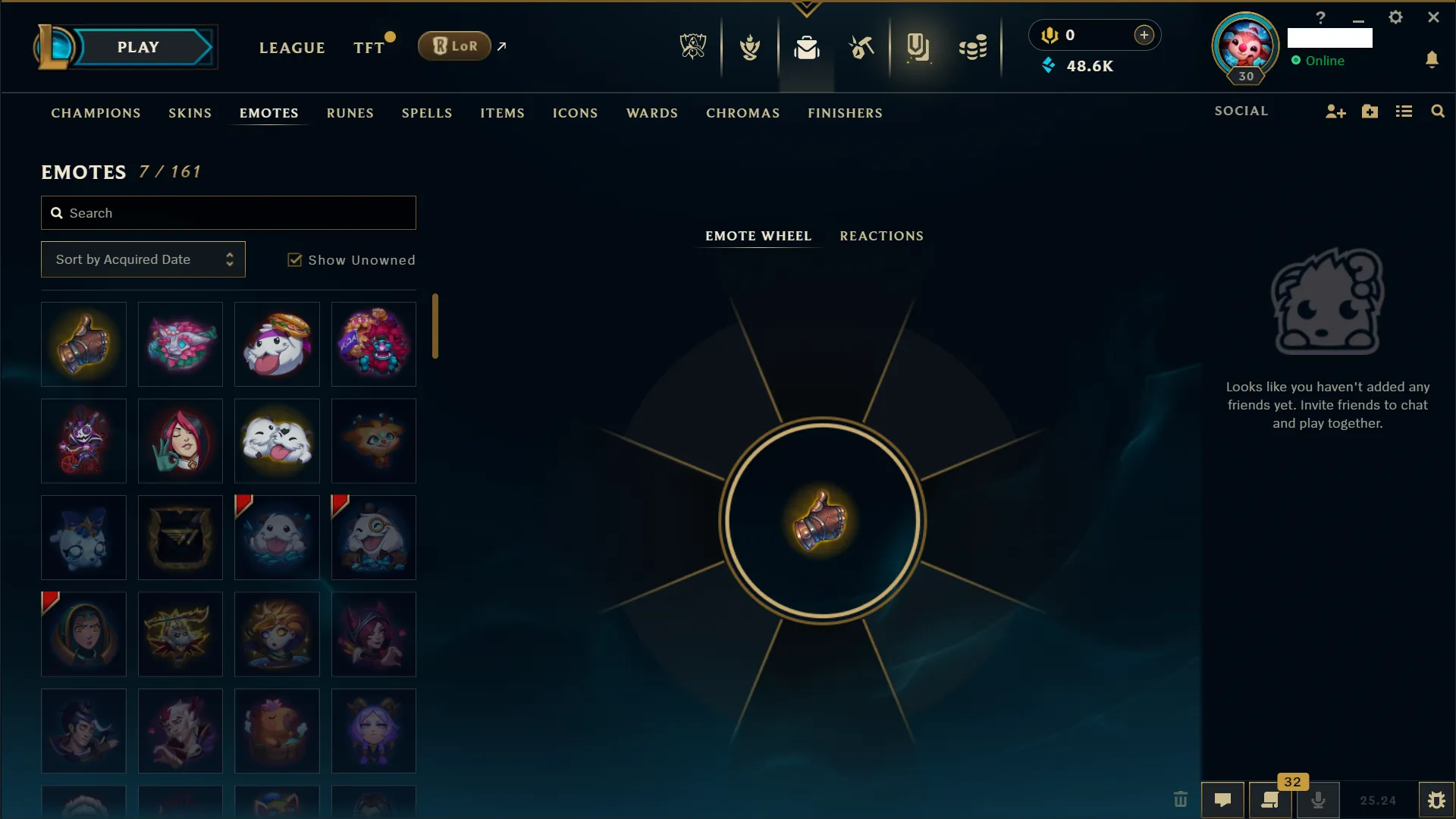Select the thumbs-up emote thumbnail
1456x819 pixels.
(83, 344)
